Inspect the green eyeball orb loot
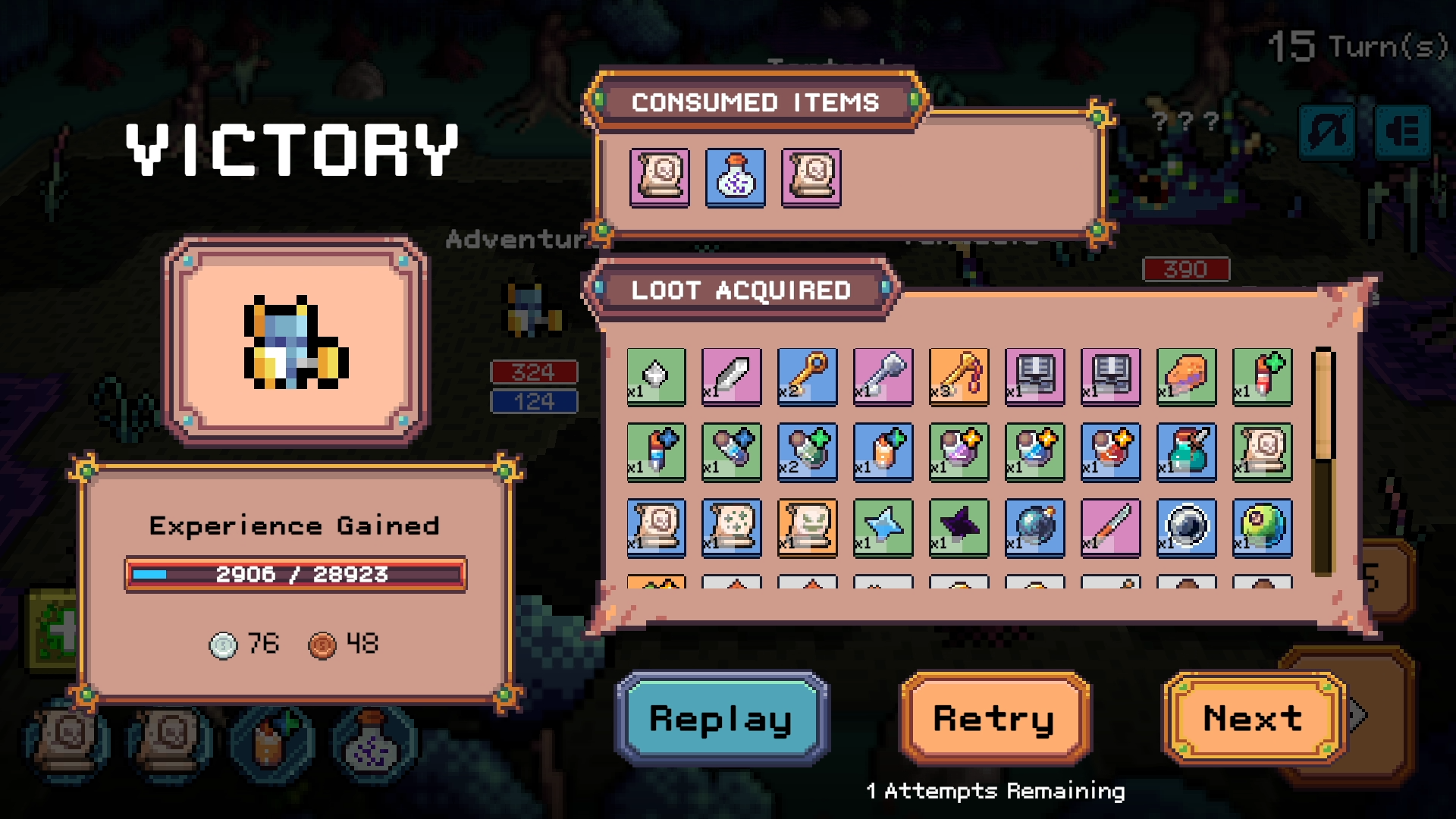This screenshot has width=1456, height=819. pos(1263,528)
